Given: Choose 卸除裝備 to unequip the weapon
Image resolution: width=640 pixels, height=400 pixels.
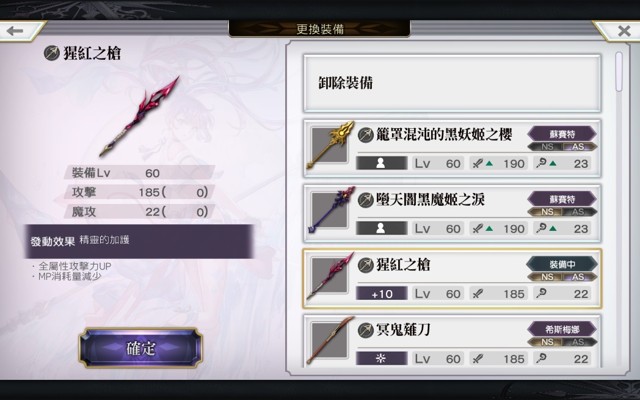Looking at the screenshot, I should [452, 82].
